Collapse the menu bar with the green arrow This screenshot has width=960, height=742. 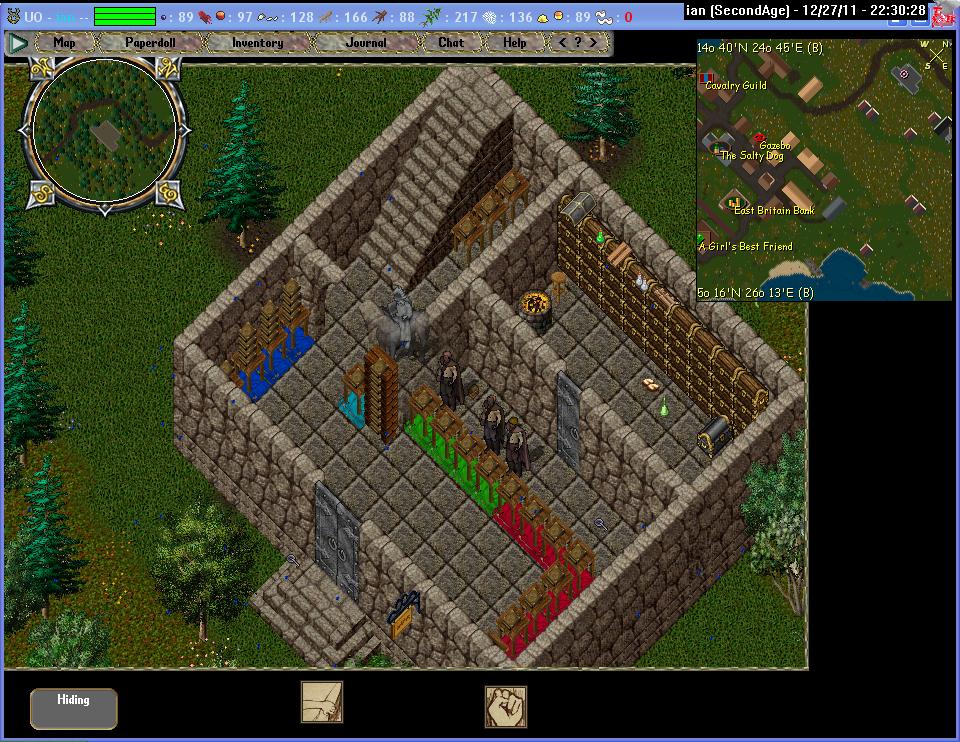[x=17, y=43]
